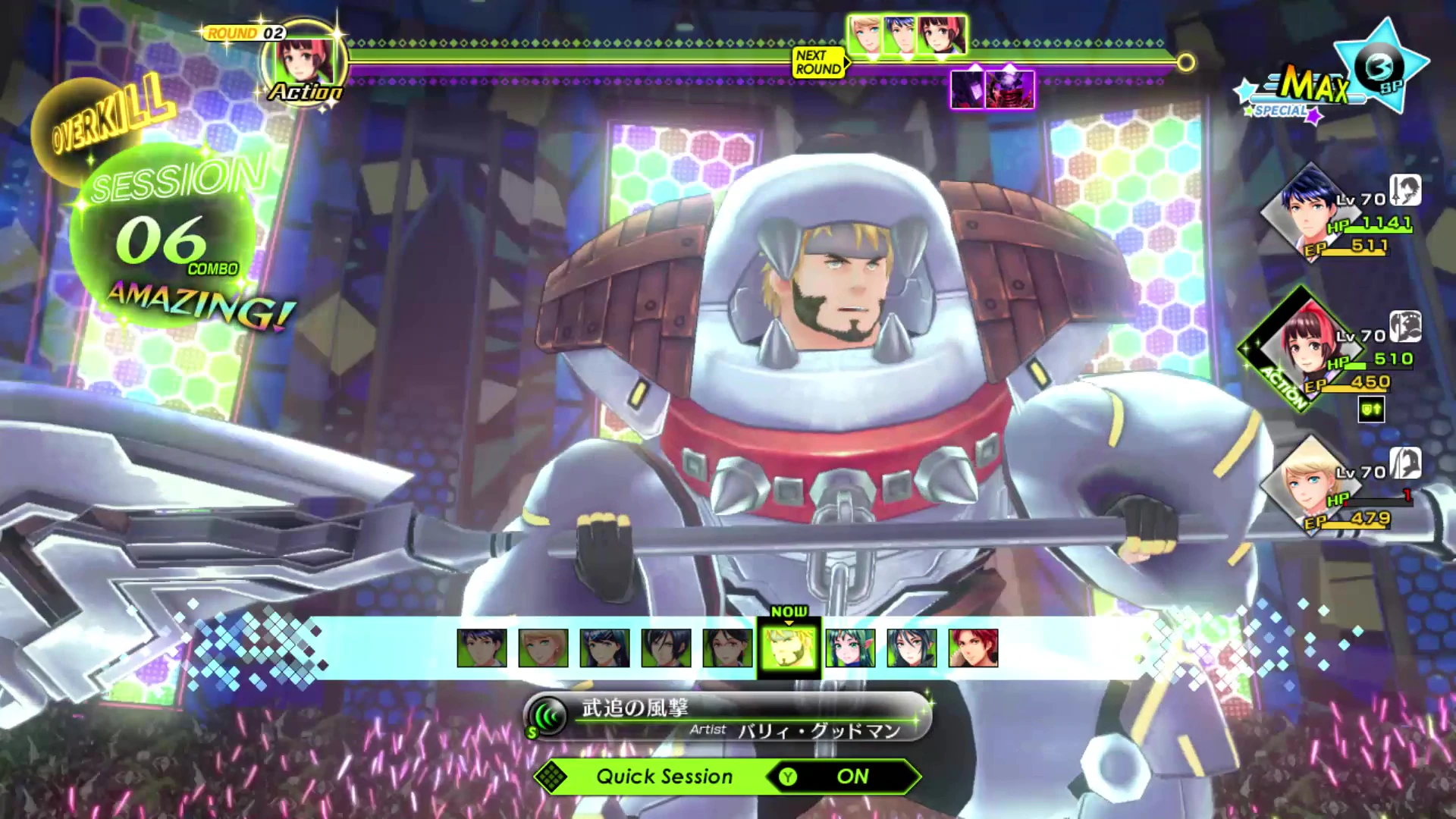Click the Next Round marker

pos(818,62)
